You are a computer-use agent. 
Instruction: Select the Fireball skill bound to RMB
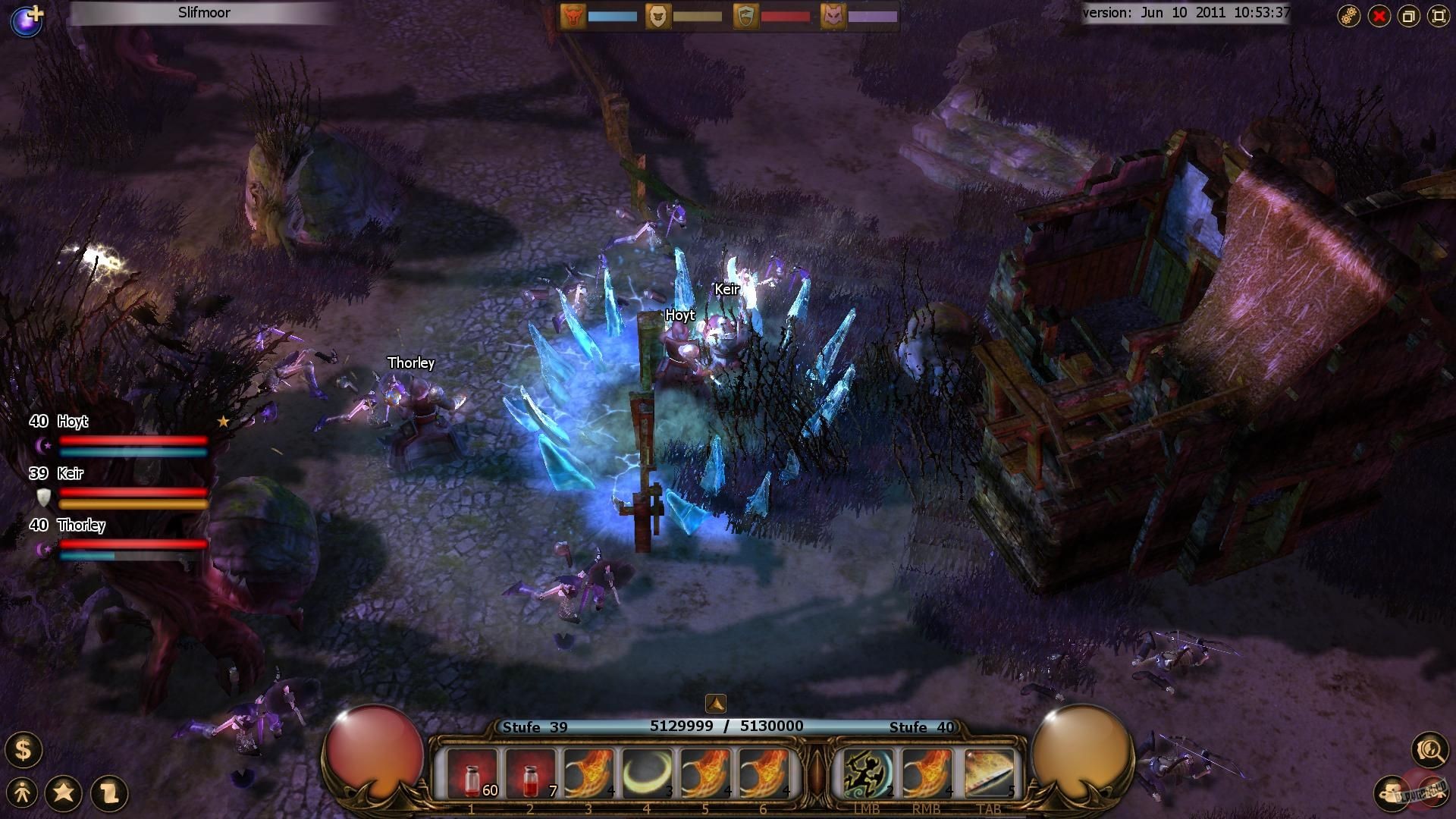927,772
